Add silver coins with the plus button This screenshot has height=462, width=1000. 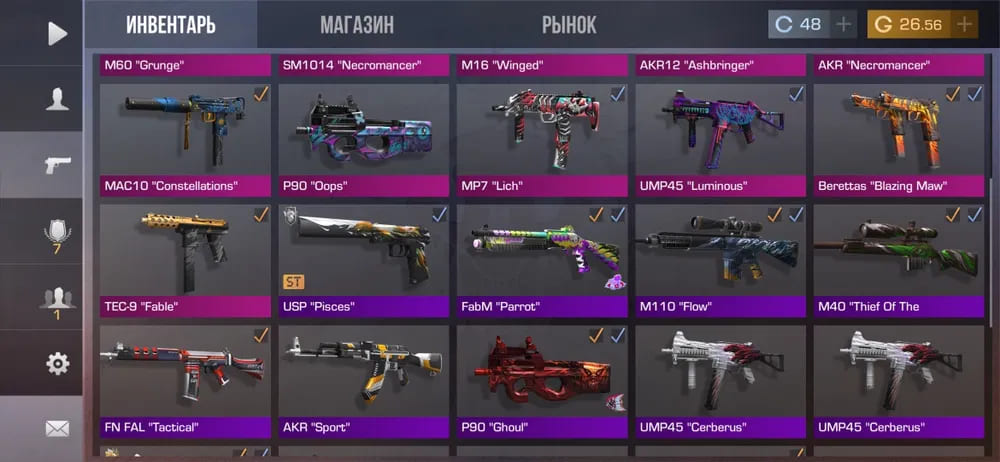[x=844, y=24]
